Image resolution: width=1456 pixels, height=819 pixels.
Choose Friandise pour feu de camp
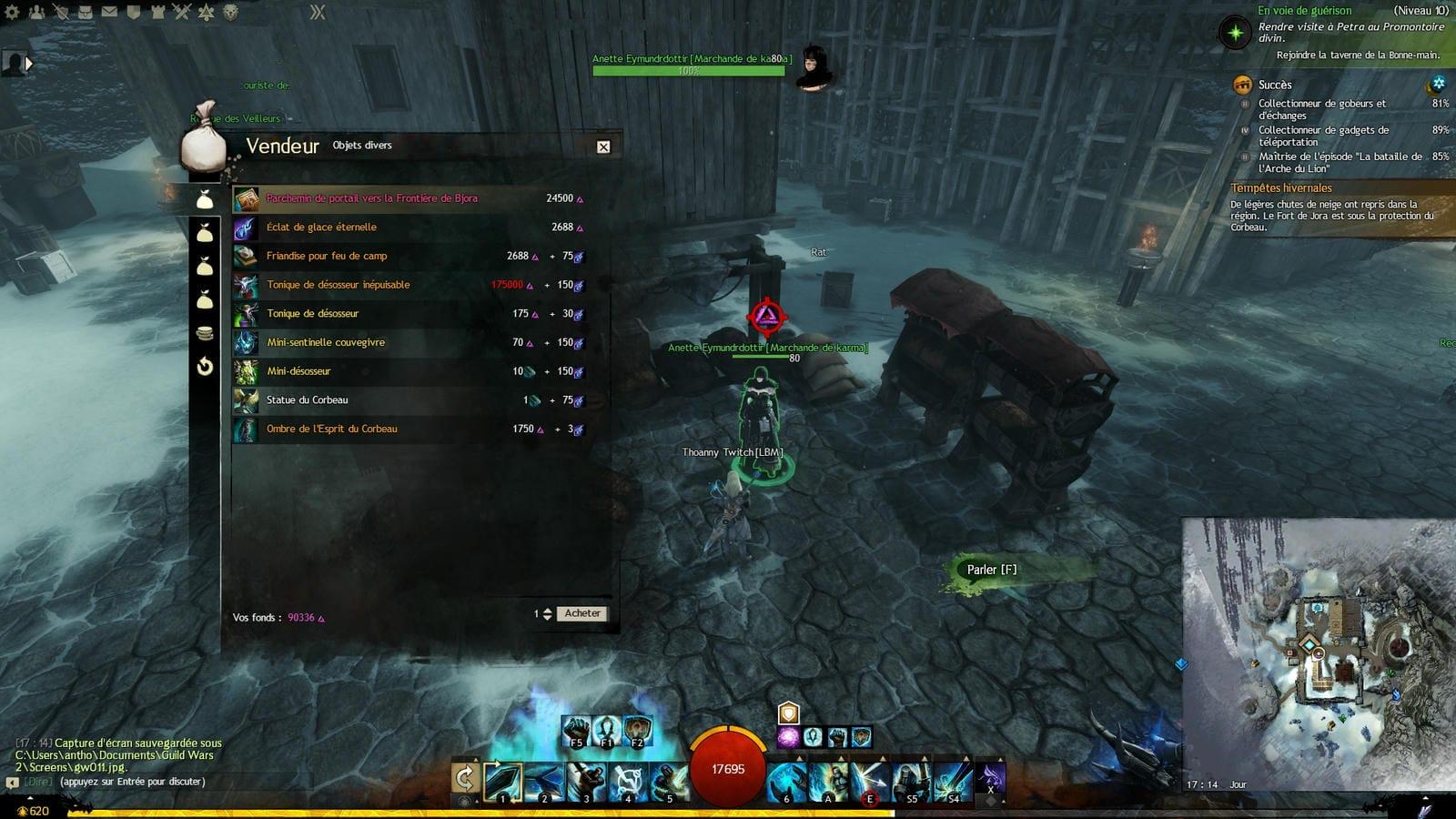click(327, 257)
